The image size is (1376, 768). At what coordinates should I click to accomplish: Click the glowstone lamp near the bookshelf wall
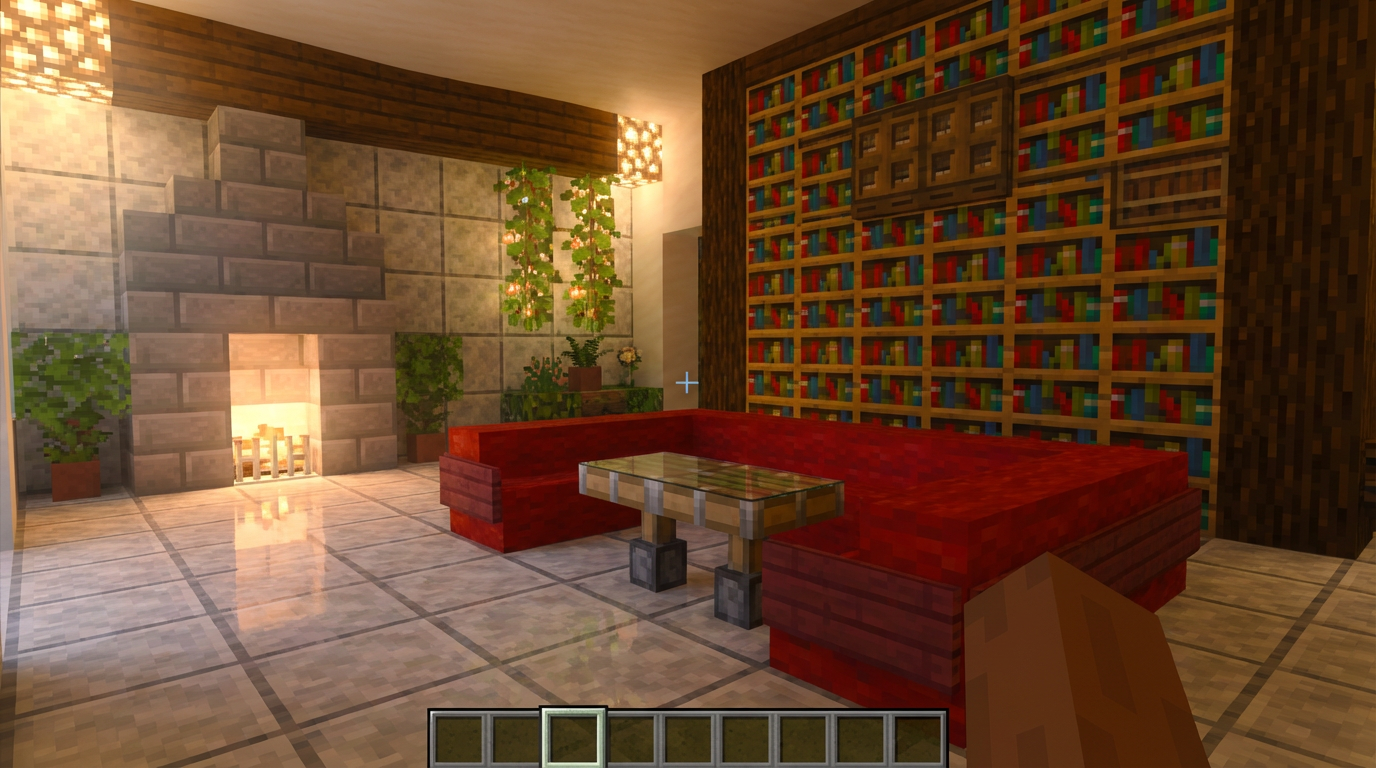(x=642, y=148)
